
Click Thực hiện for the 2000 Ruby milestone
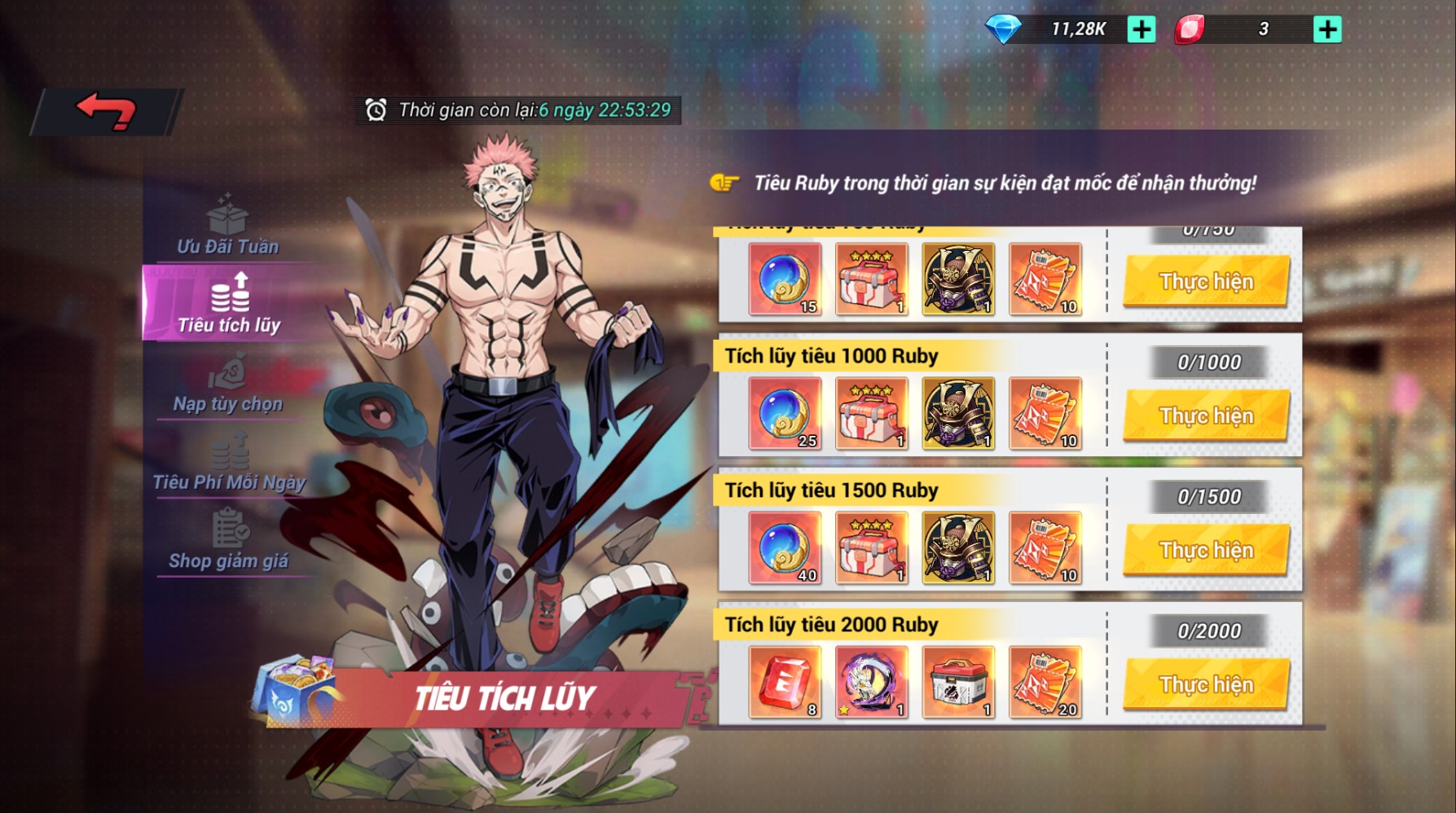[1206, 684]
